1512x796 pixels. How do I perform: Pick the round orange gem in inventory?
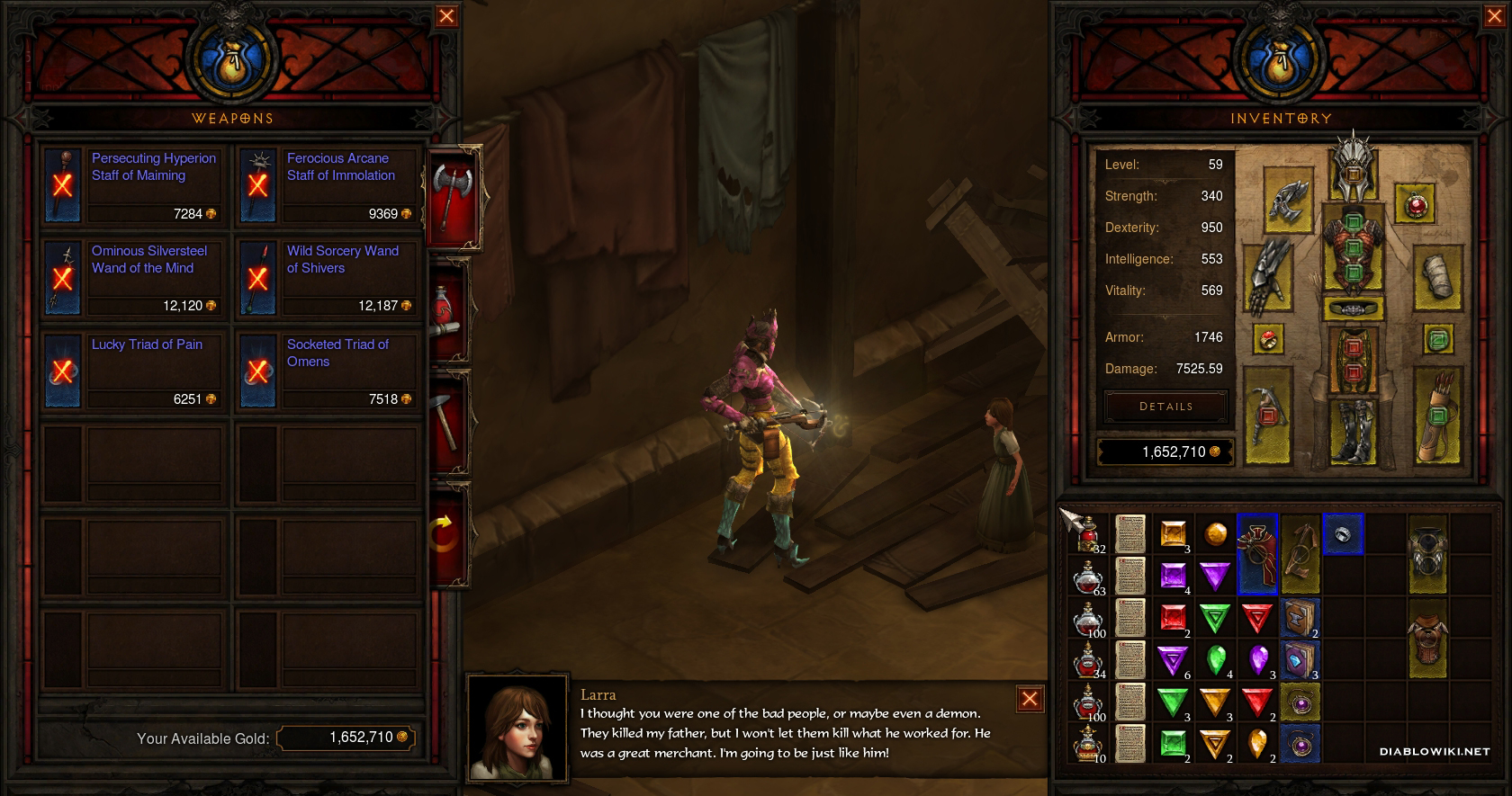pos(1215,534)
